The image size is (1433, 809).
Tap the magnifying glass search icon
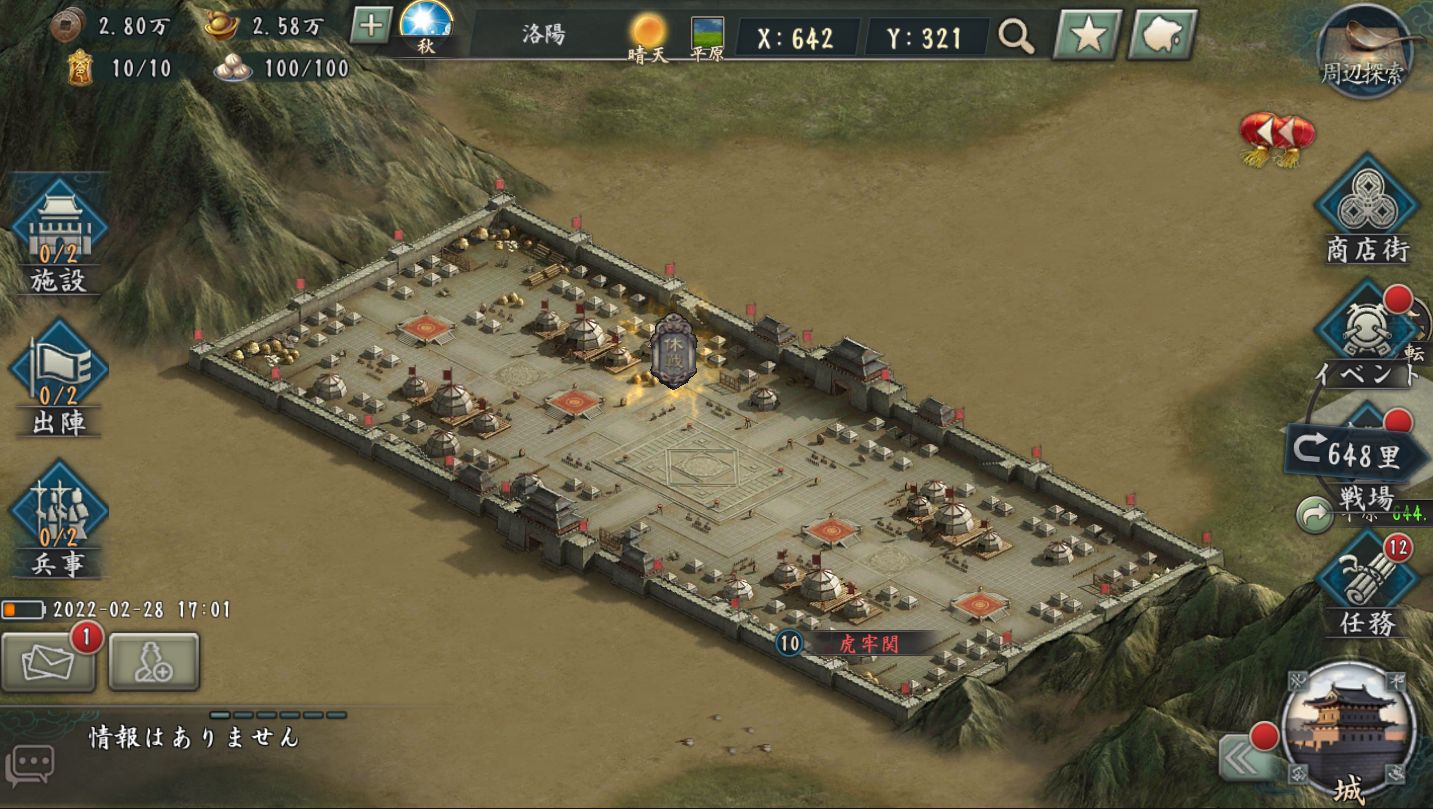1016,38
